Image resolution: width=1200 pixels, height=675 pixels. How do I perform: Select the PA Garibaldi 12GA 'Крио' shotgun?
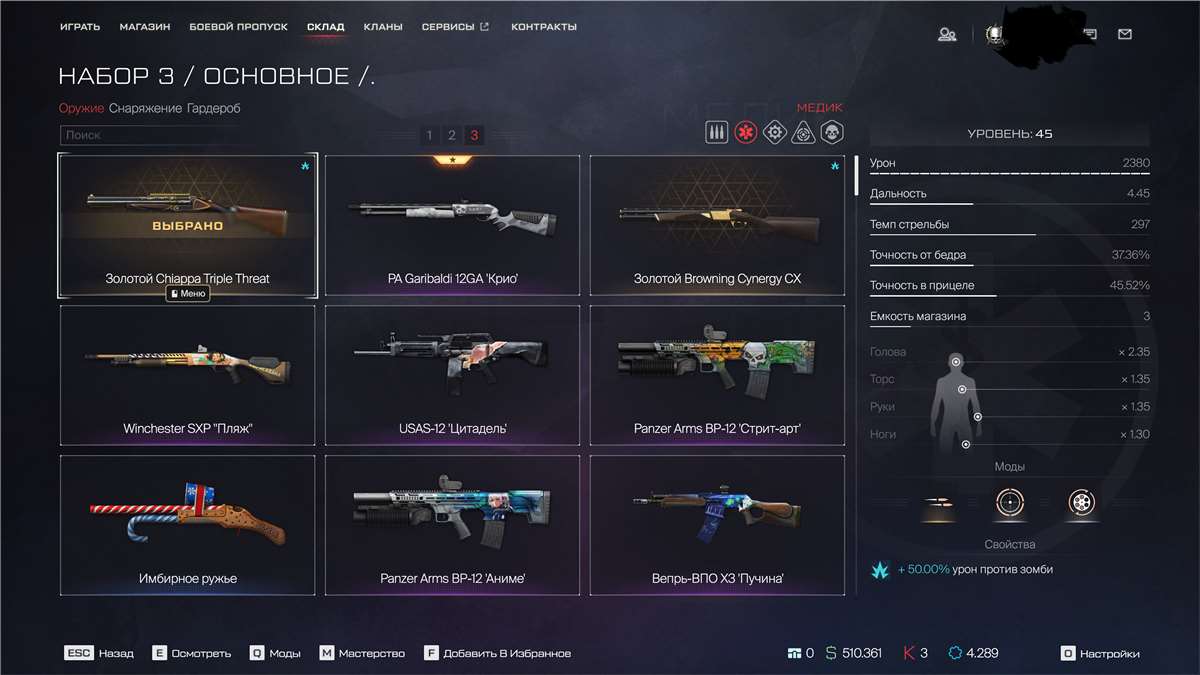point(452,225)
